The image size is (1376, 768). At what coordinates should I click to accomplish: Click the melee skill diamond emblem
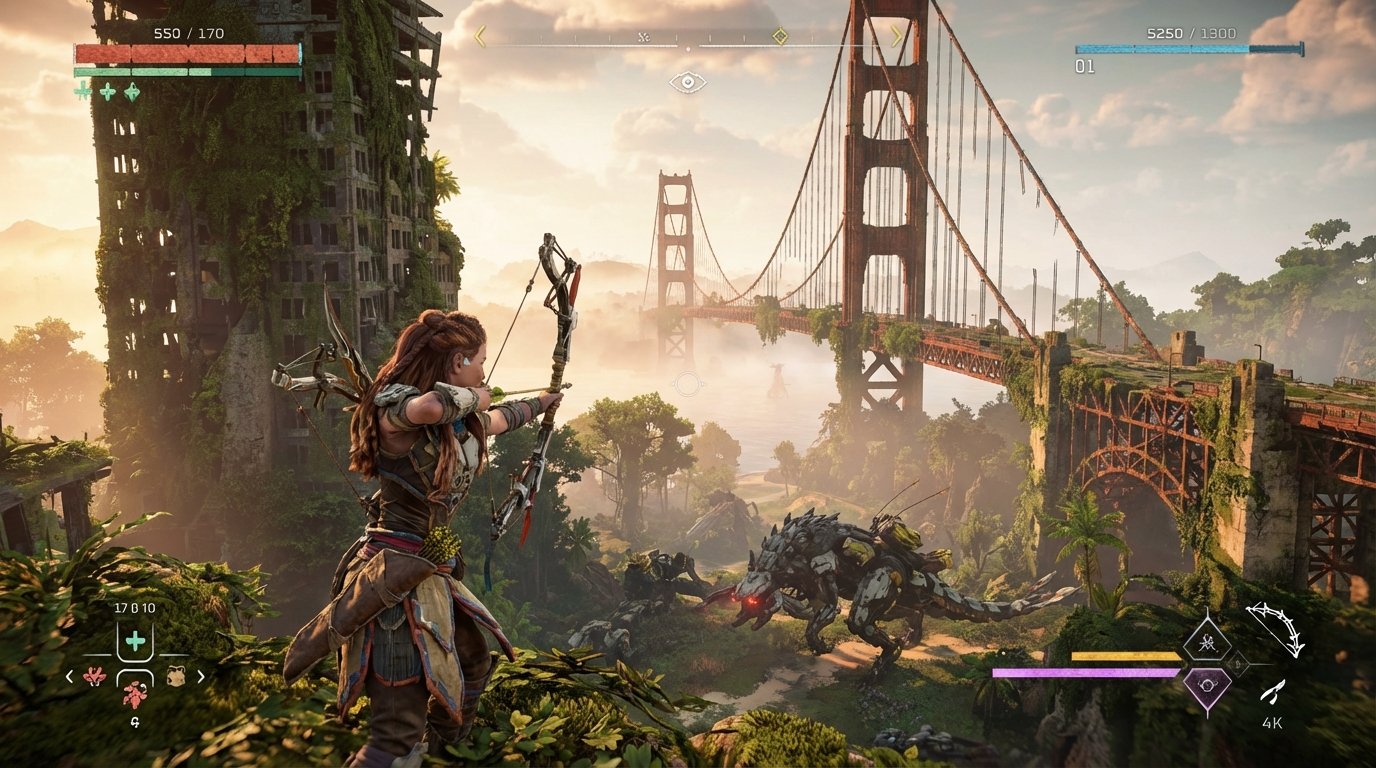click(x=1208, y=640)
